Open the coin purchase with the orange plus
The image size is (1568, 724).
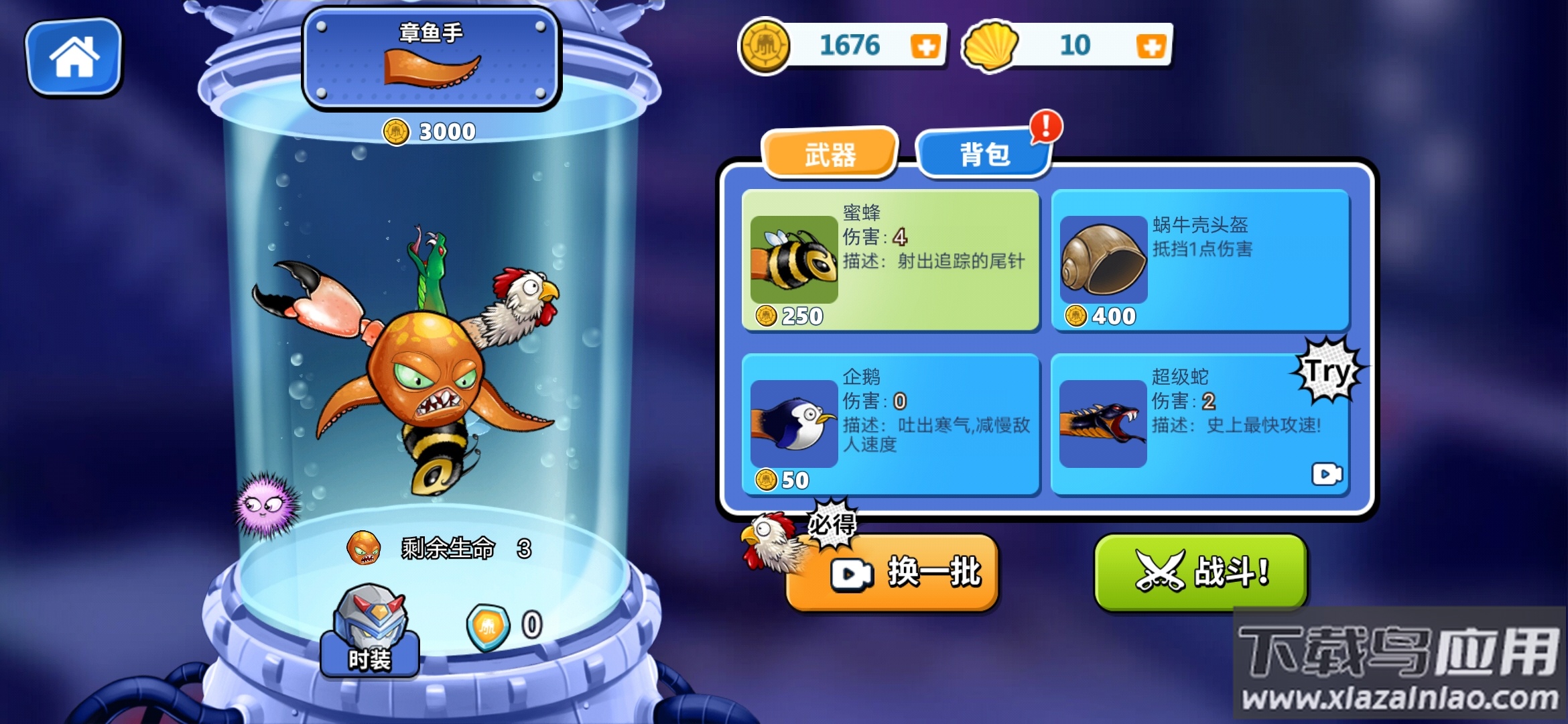point(927,47)
